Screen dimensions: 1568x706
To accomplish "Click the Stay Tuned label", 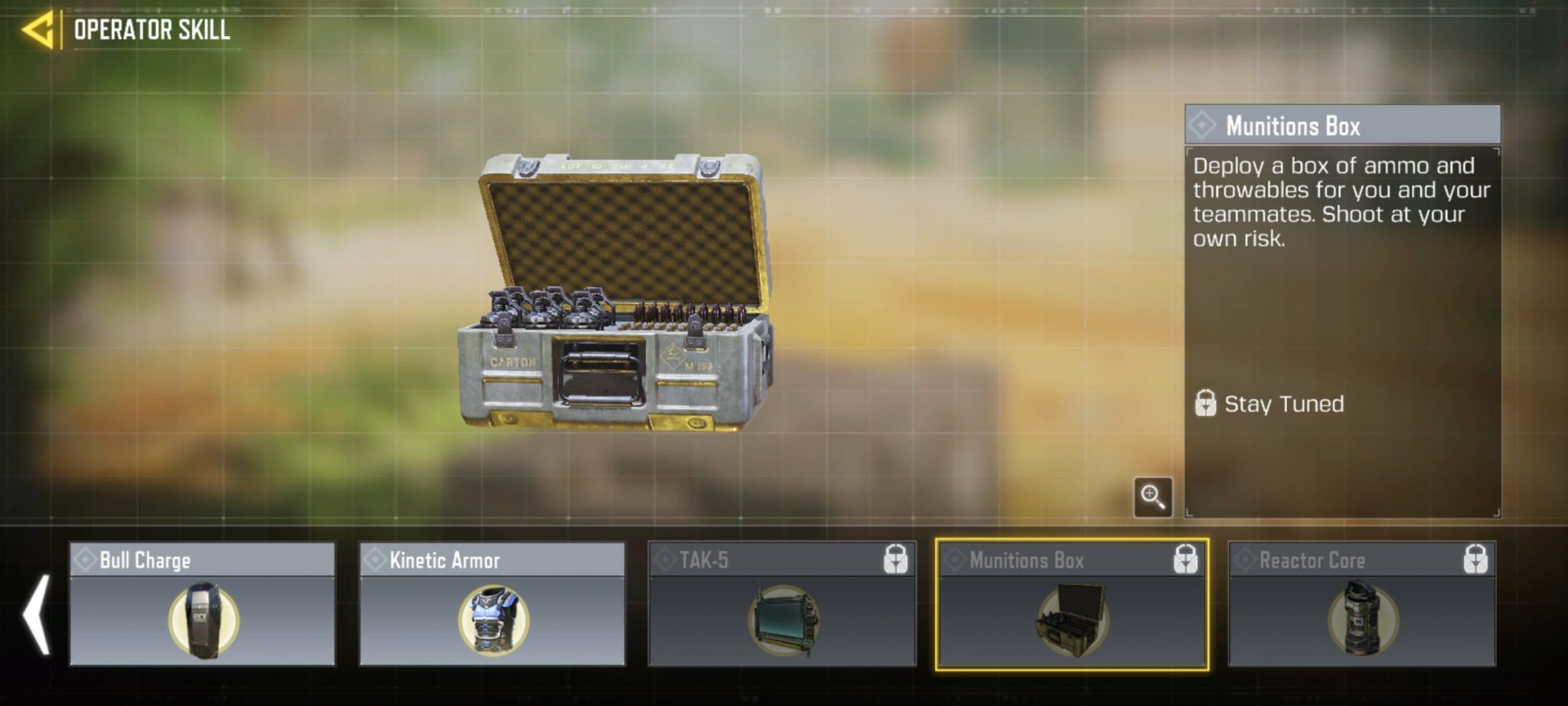I will pyautogui.click(x=1286, y=404).
